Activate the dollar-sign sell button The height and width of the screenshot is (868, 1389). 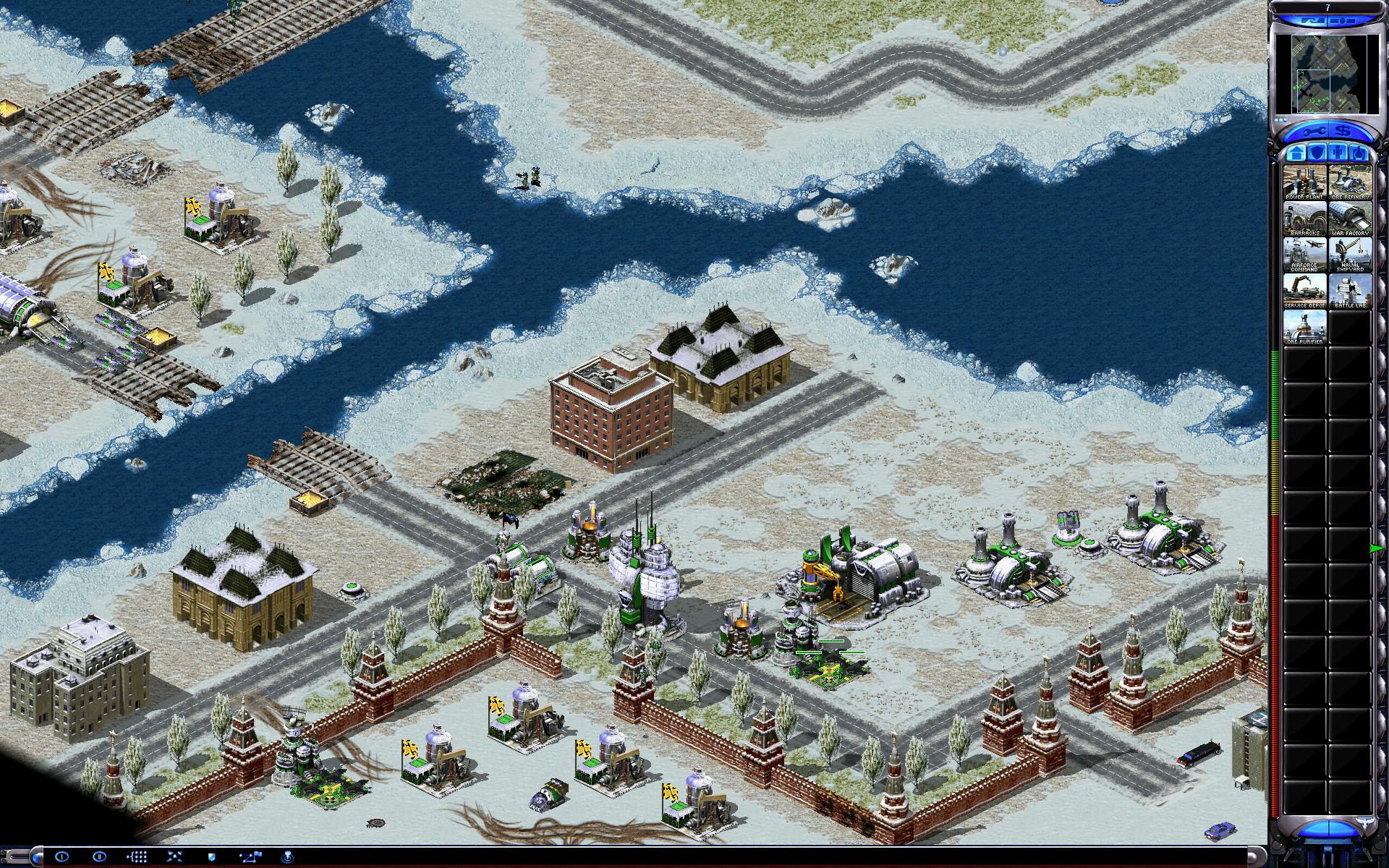(x=1343, y=132)
